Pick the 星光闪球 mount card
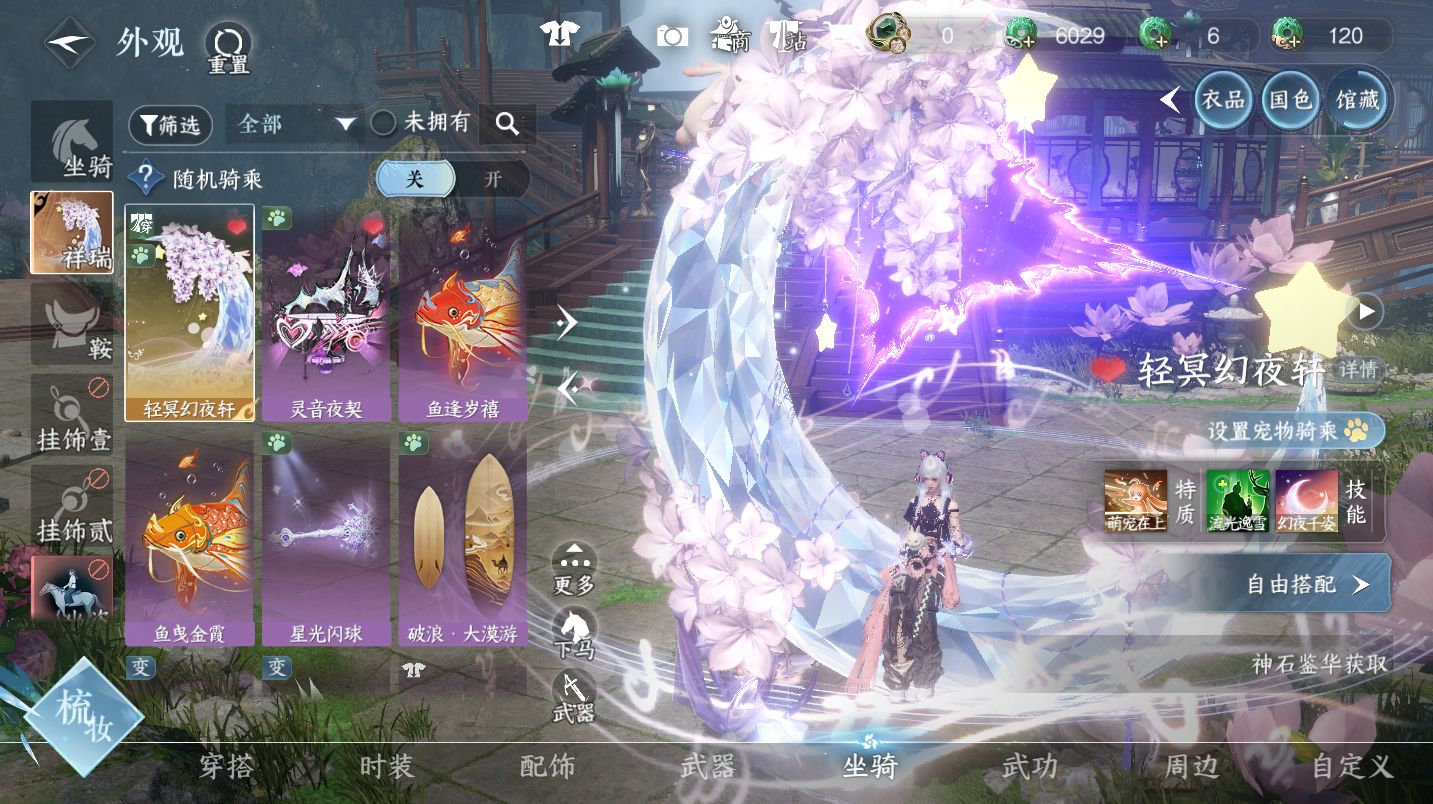The image size is (1433, 804). point(325,538)
